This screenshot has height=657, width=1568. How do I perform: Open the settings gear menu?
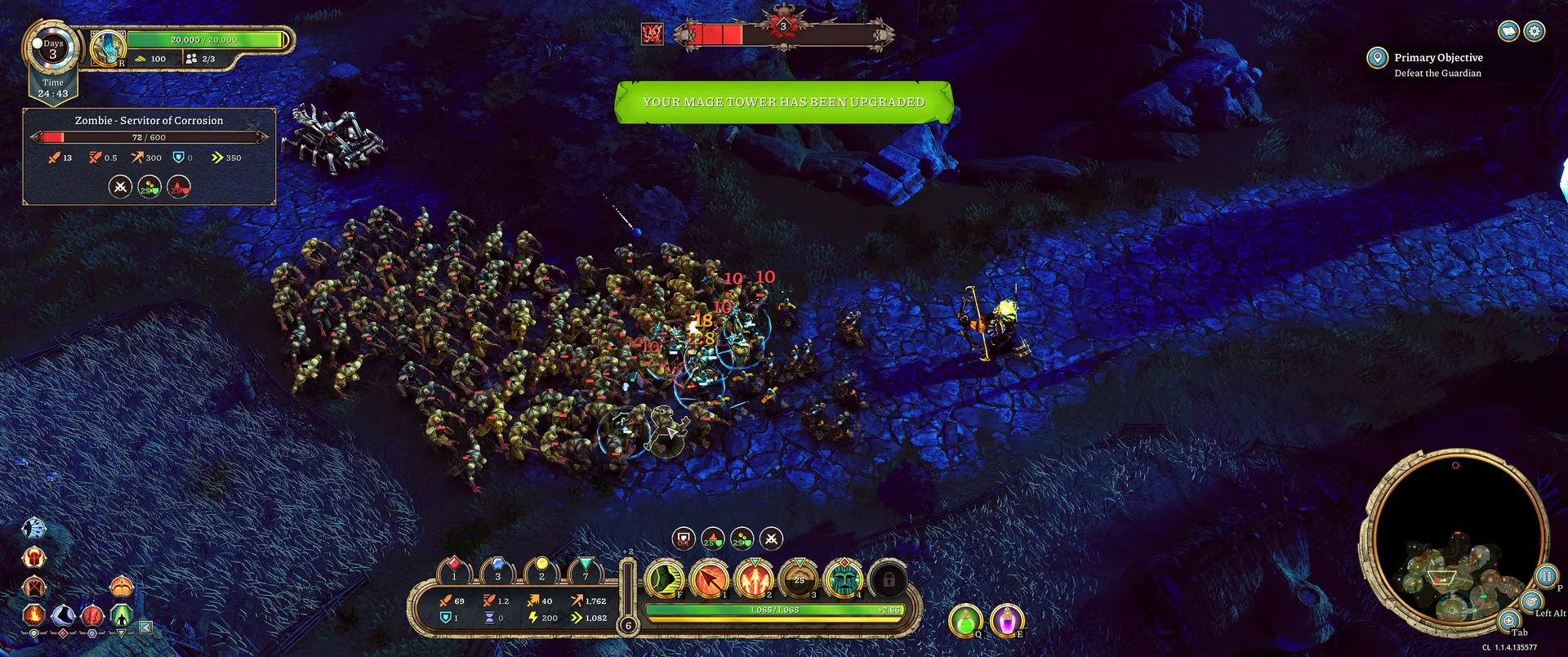pyautogui.click(x=1535, y=31)
